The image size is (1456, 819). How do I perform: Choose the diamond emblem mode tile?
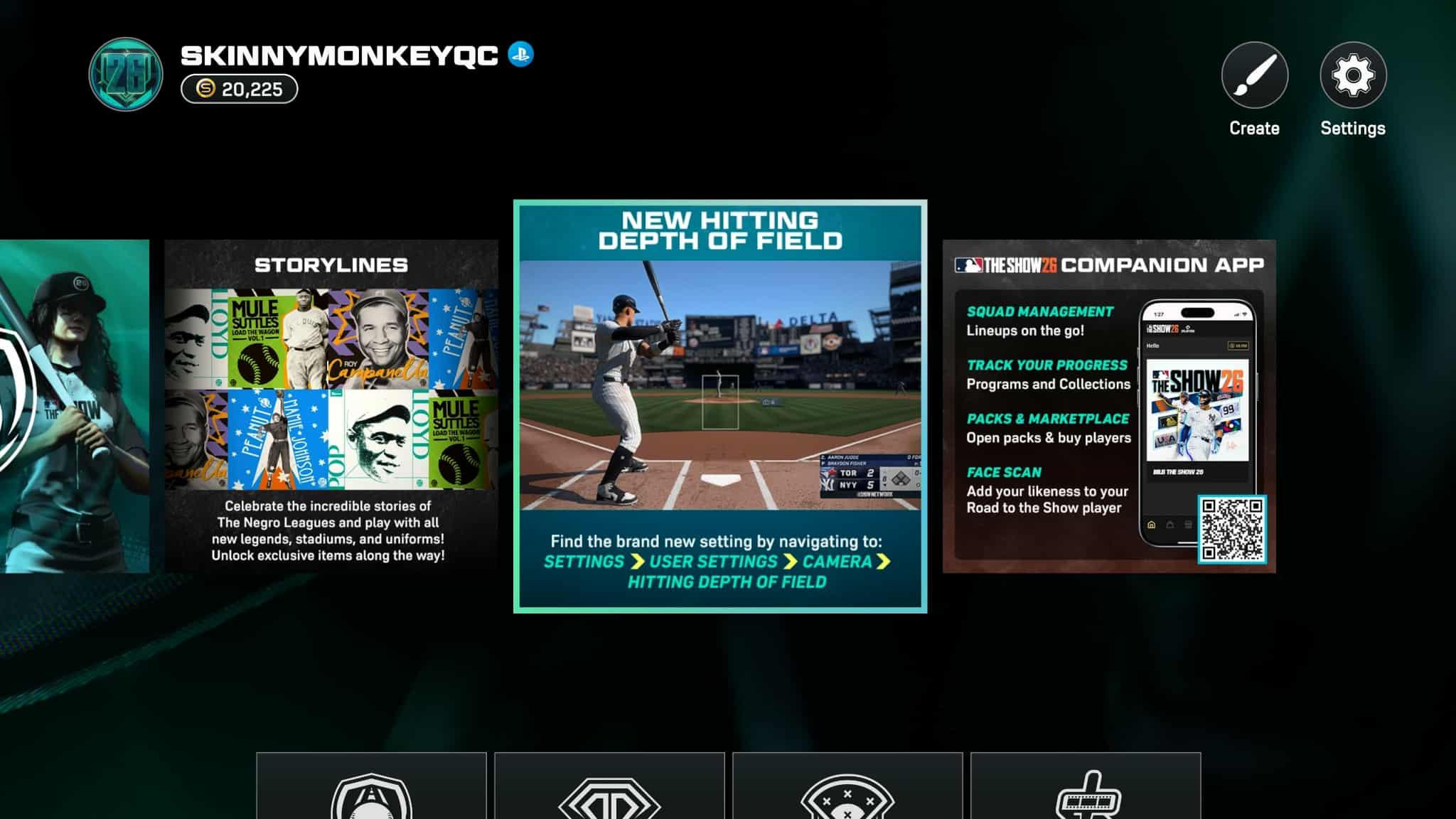[609, 788]
